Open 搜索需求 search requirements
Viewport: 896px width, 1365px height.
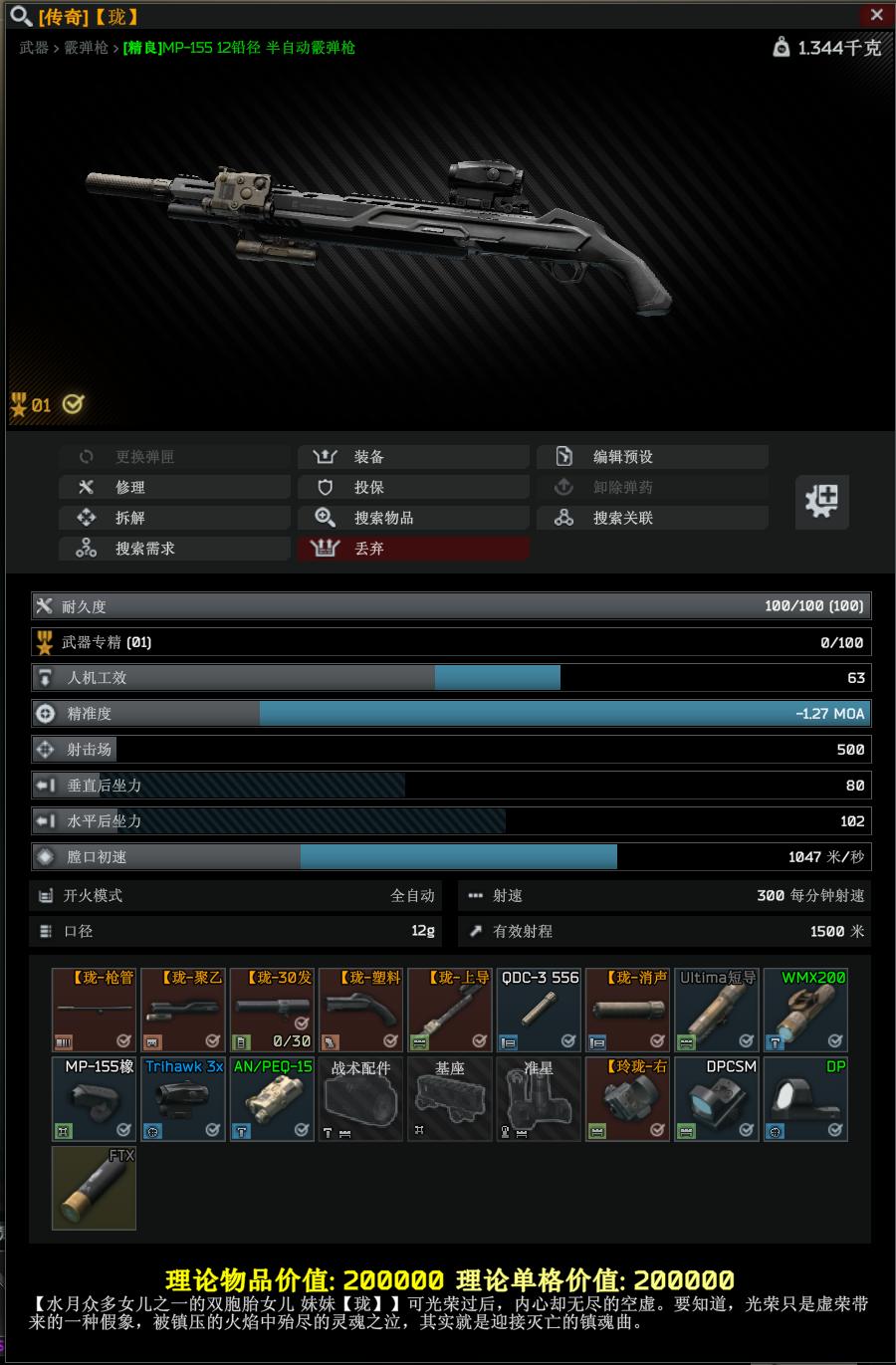click(174, 549)
